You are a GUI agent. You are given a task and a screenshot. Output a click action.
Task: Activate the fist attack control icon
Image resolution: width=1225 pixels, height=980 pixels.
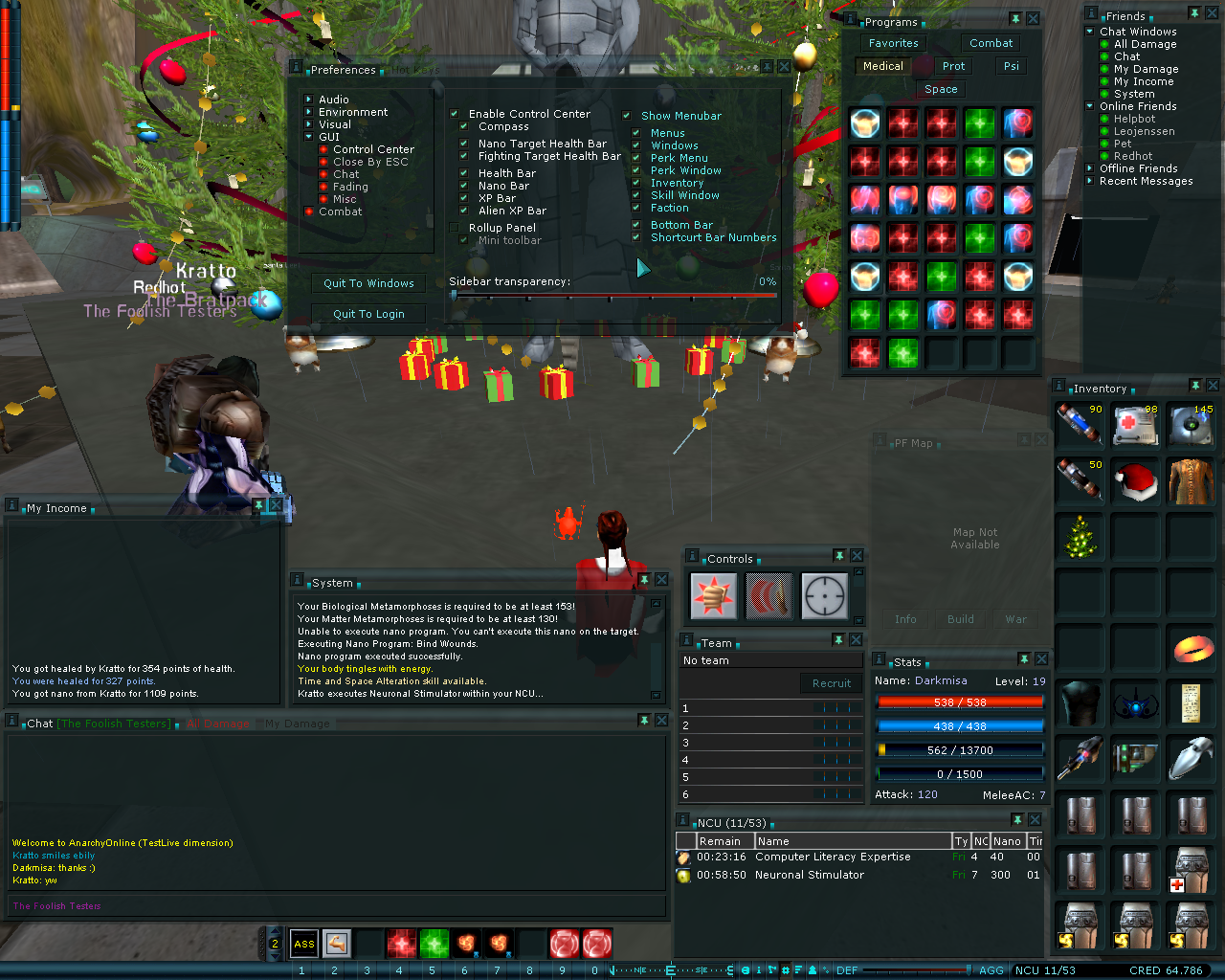(x=713, y=595)
